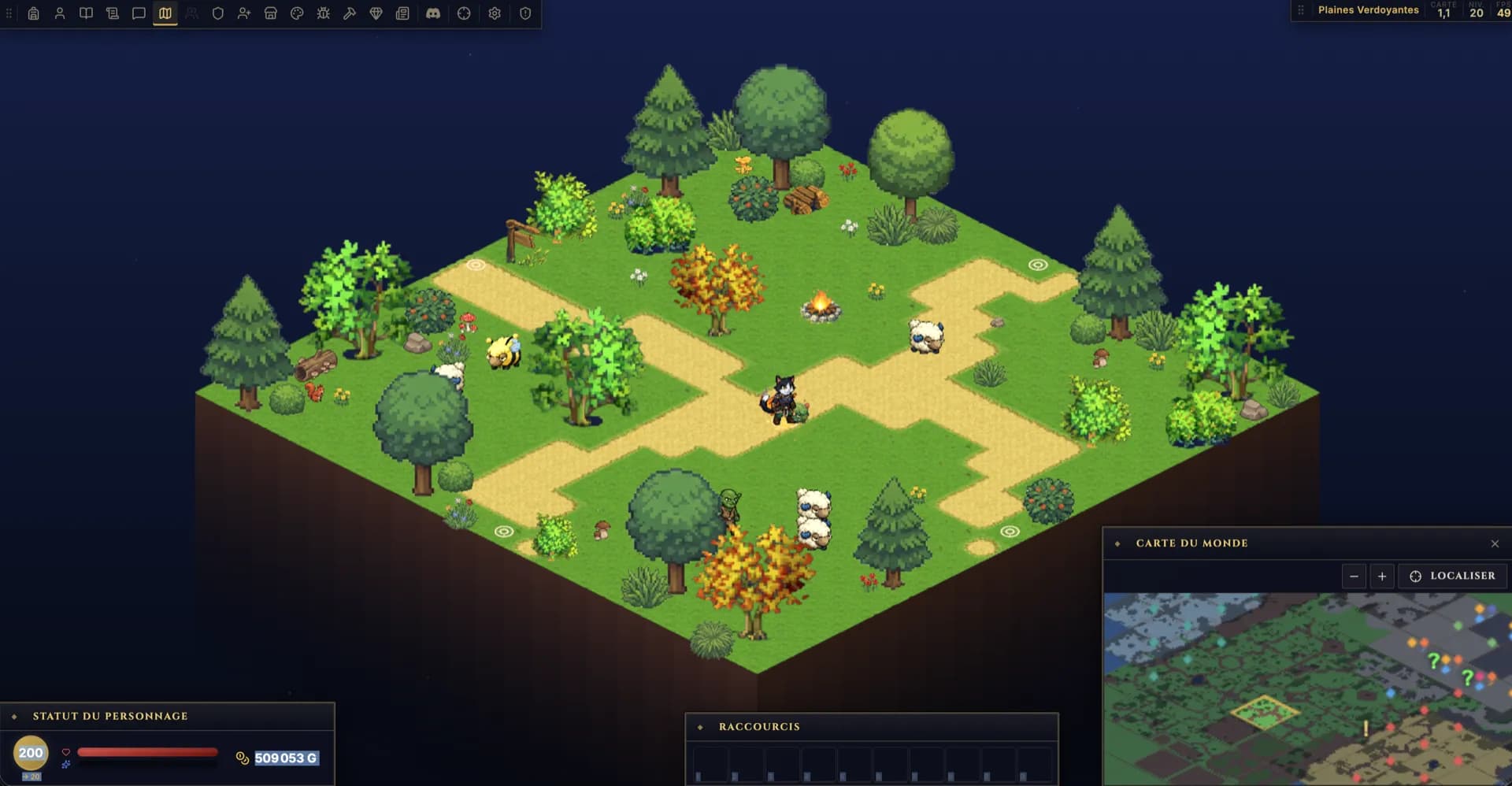Click the Localiser button
1512x786 pixels.
(x=1453, y=577)
